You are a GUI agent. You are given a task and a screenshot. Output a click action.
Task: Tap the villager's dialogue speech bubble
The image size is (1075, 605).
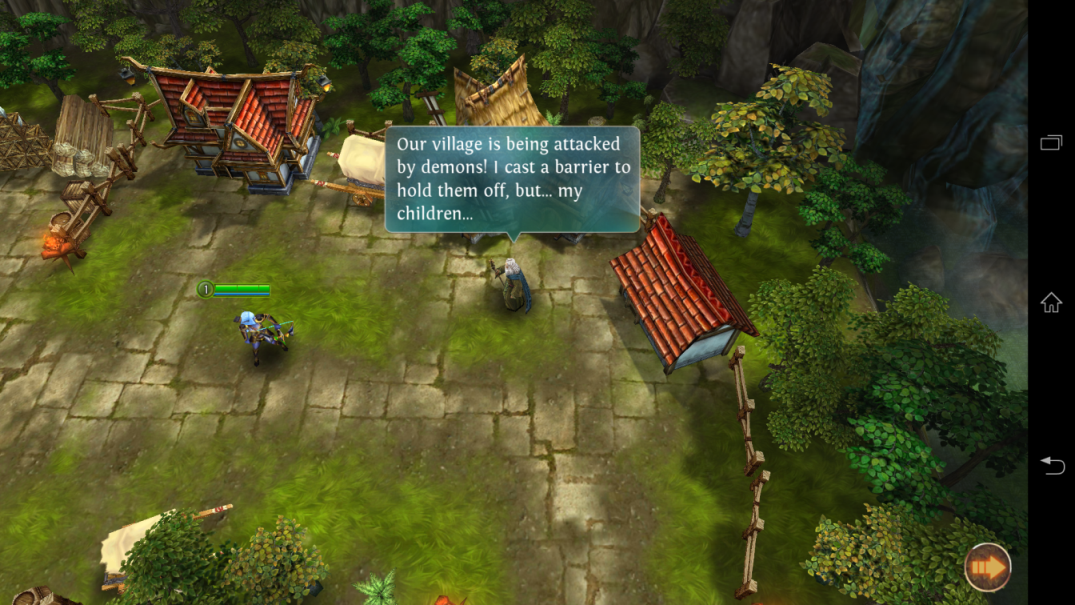512,179
